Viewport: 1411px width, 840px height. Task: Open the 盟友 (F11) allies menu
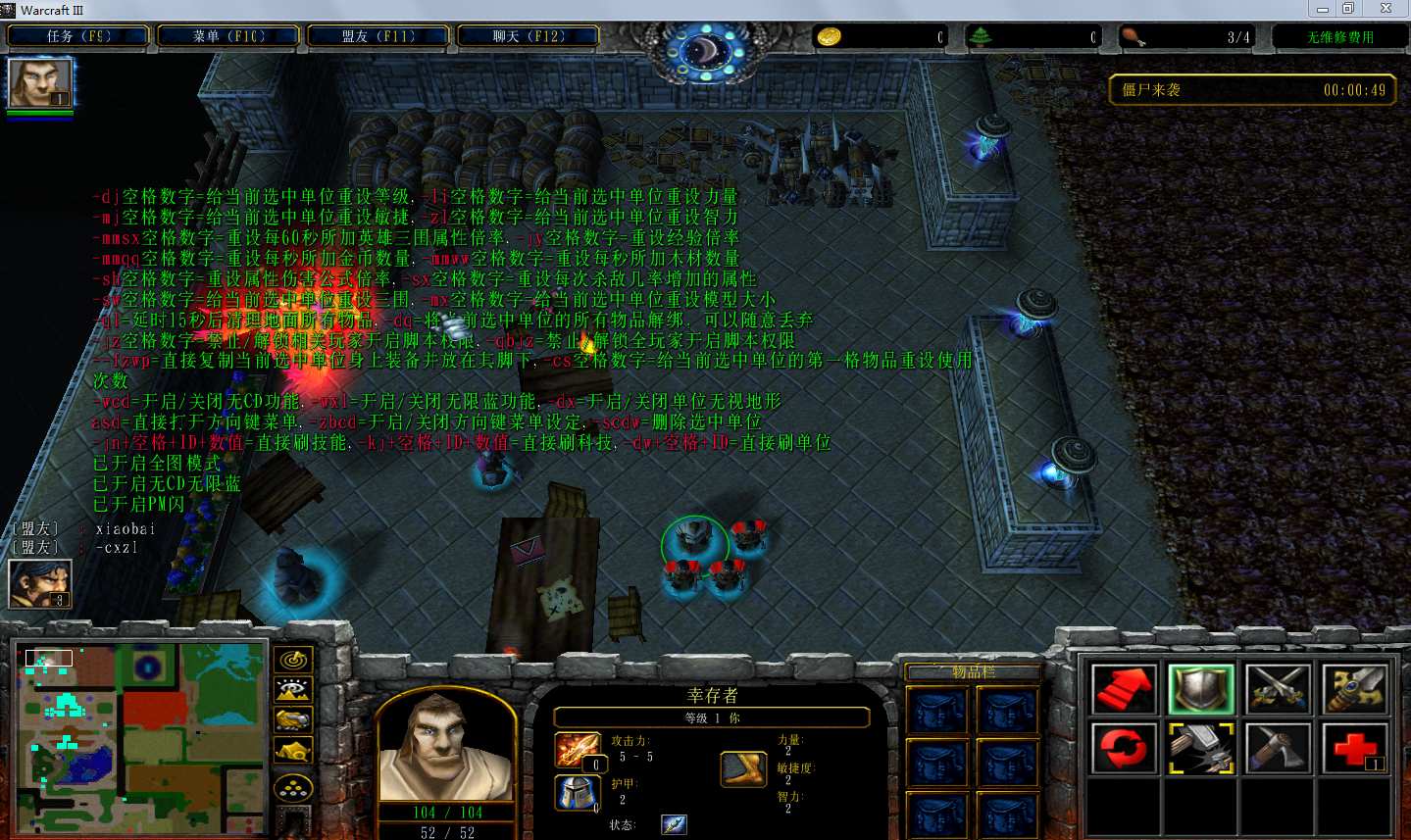[x=378, y=36]
